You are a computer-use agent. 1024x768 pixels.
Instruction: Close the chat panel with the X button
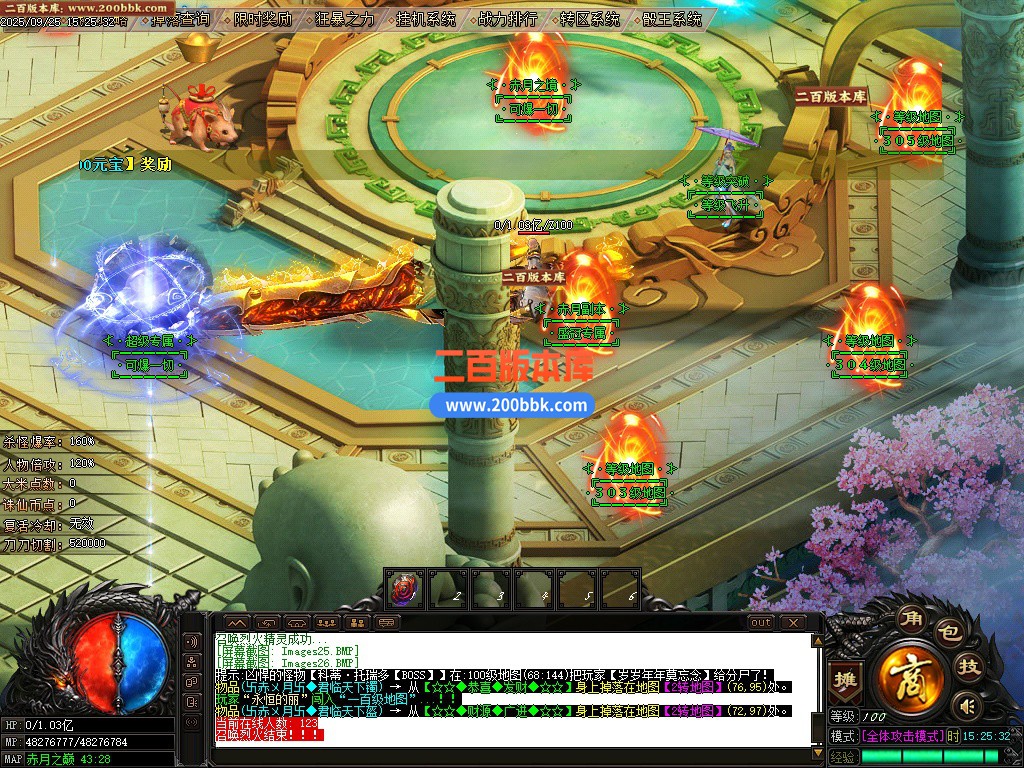[793, 622]
